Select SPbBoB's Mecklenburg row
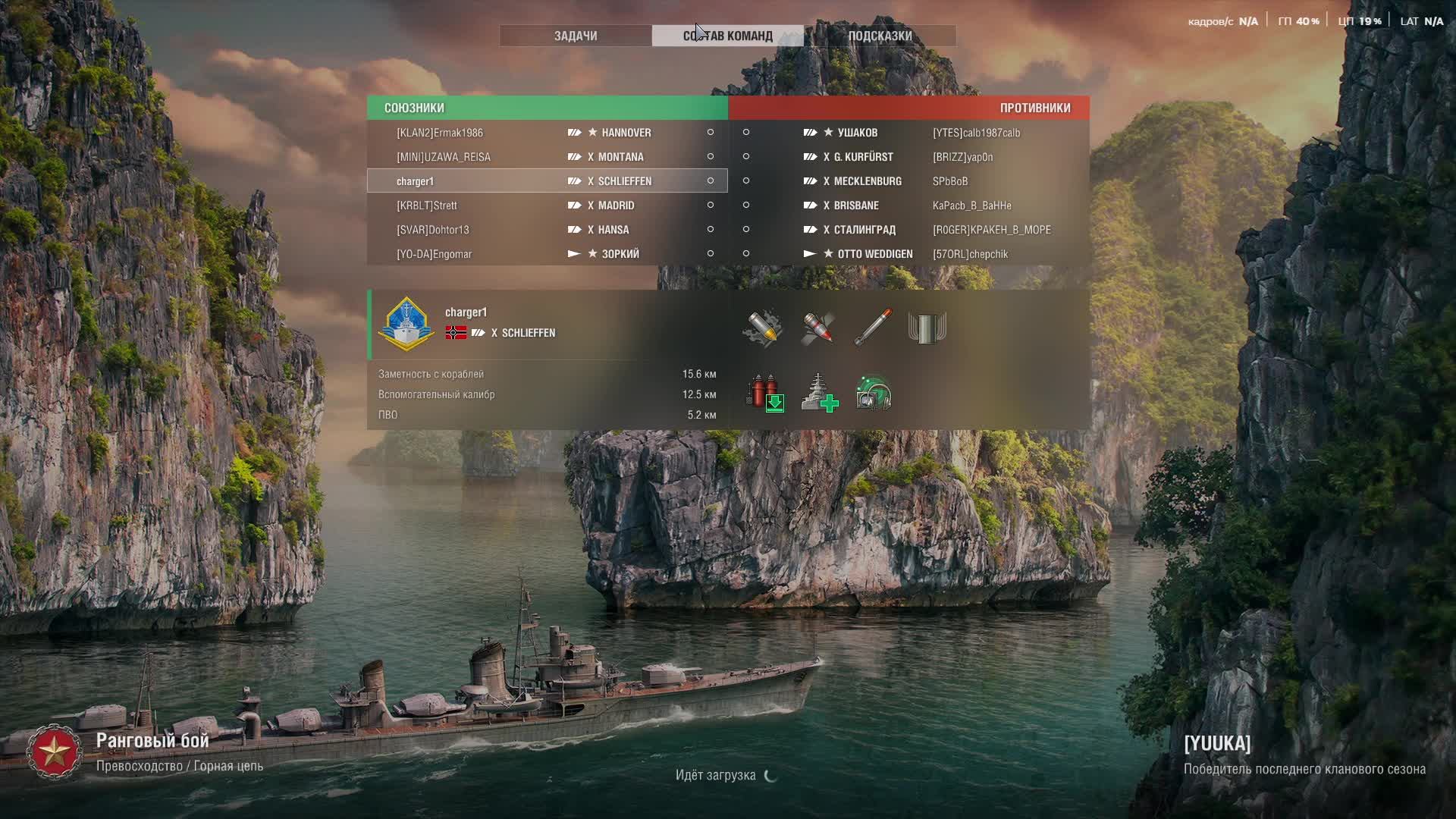This screenshot has height=819, width=1456. [908, 181]
